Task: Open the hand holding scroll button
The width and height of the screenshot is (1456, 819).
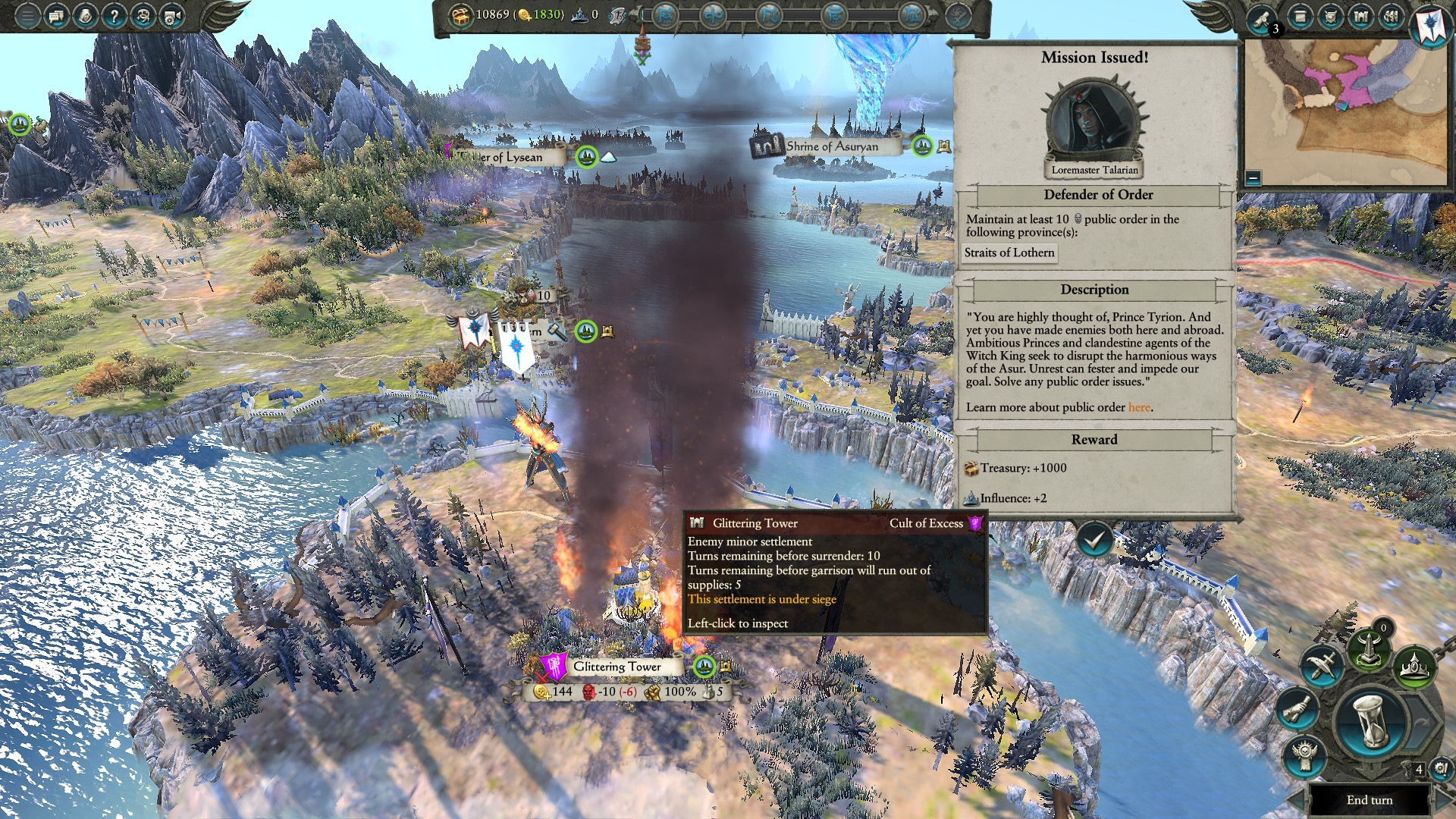Action: click(x=1298, y=708)
